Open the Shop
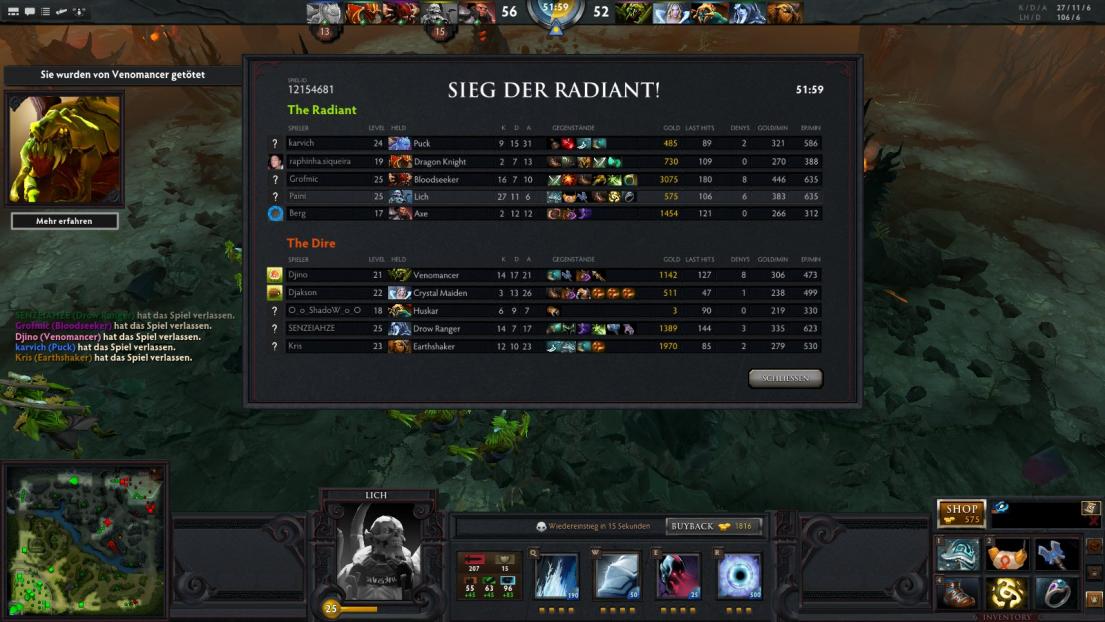Screen dimensions: 1105x622 (x=961, y=513)
